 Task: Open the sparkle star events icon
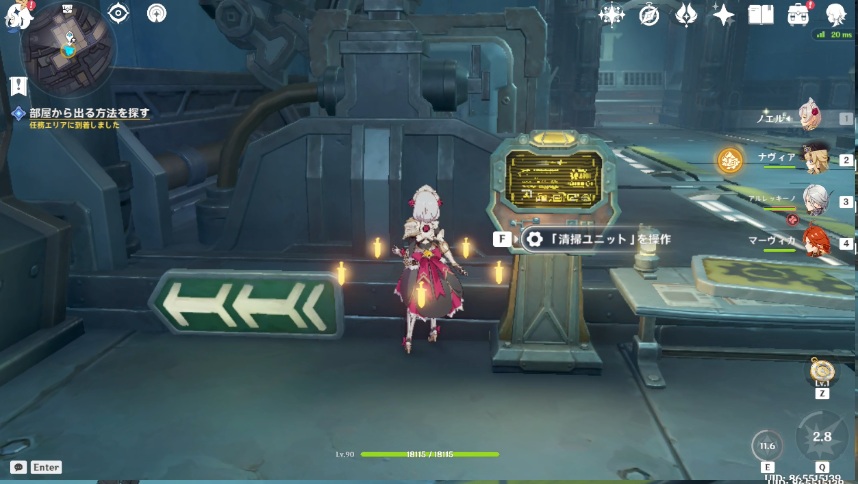point(723,15)
